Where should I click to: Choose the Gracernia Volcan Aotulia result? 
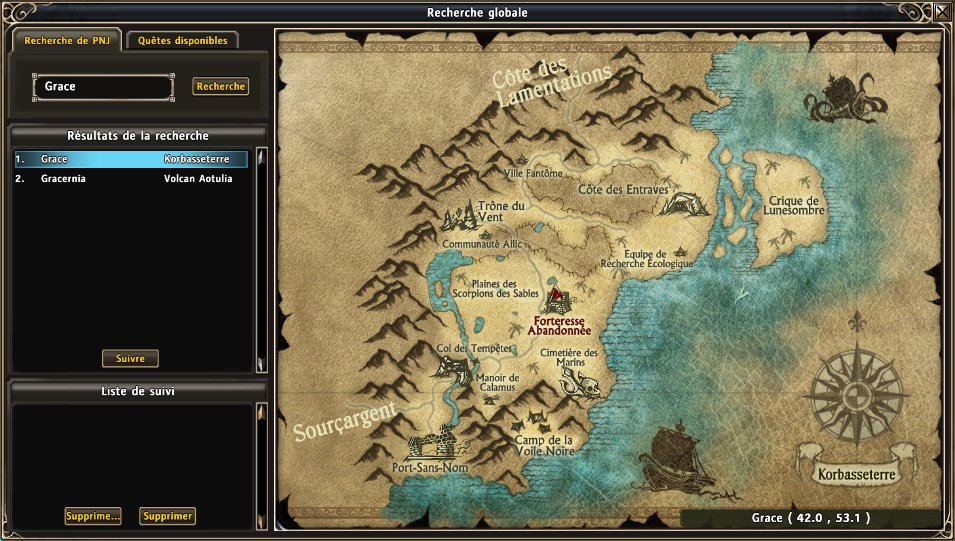point(130,179)
